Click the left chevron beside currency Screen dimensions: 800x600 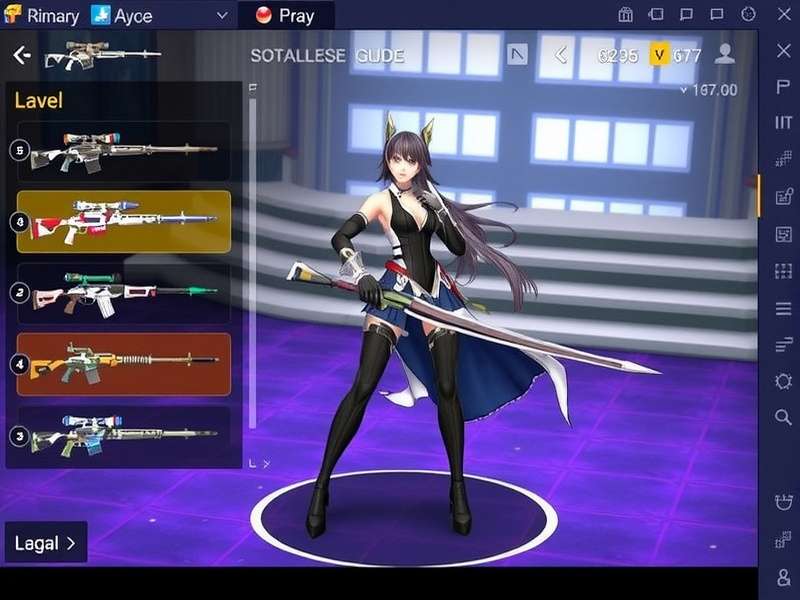point(561,56)
